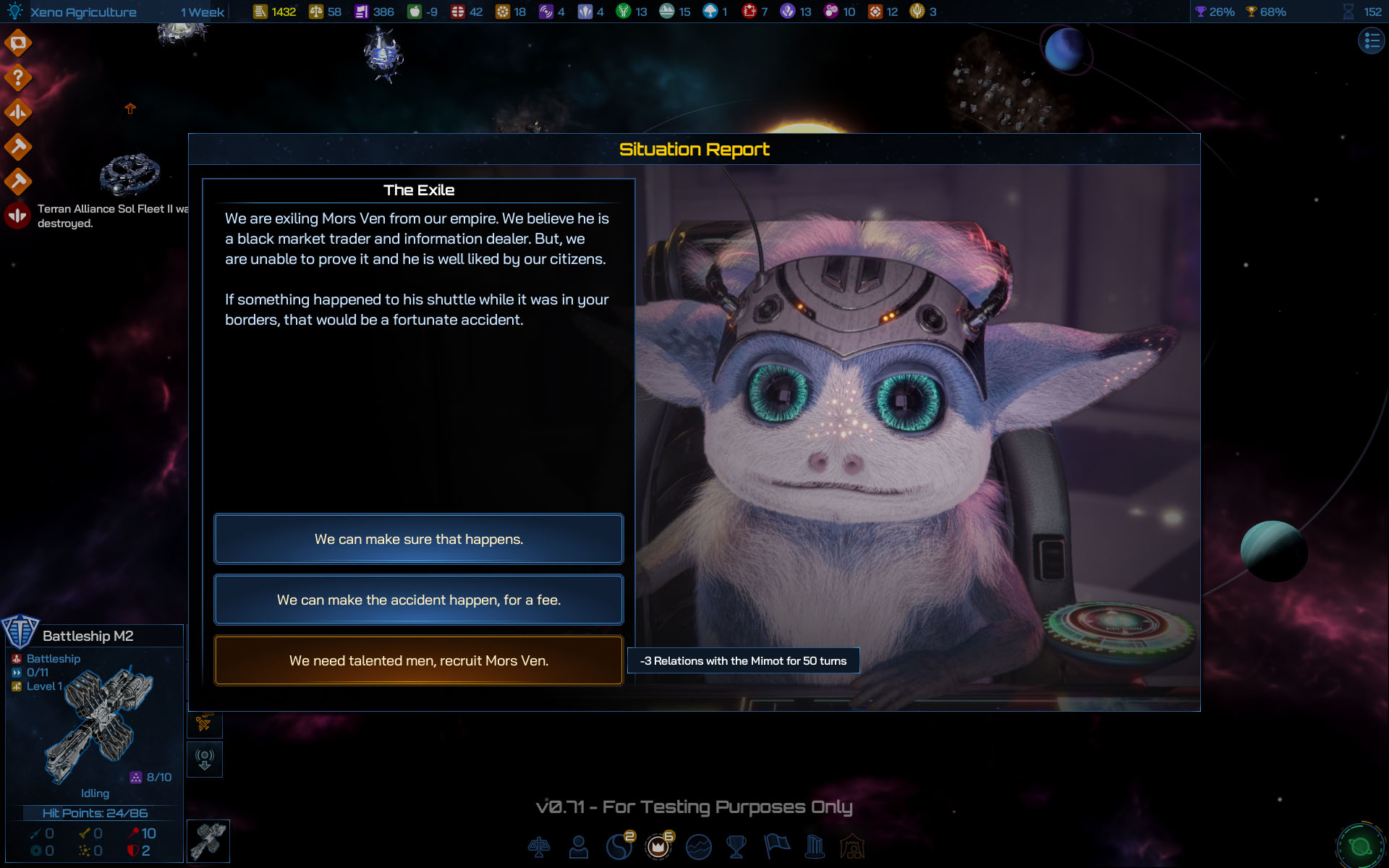Click the green planet button bottom right
Image resolution: width=1389 pixels, height=868 pixels.
(x=1360, y=846)
